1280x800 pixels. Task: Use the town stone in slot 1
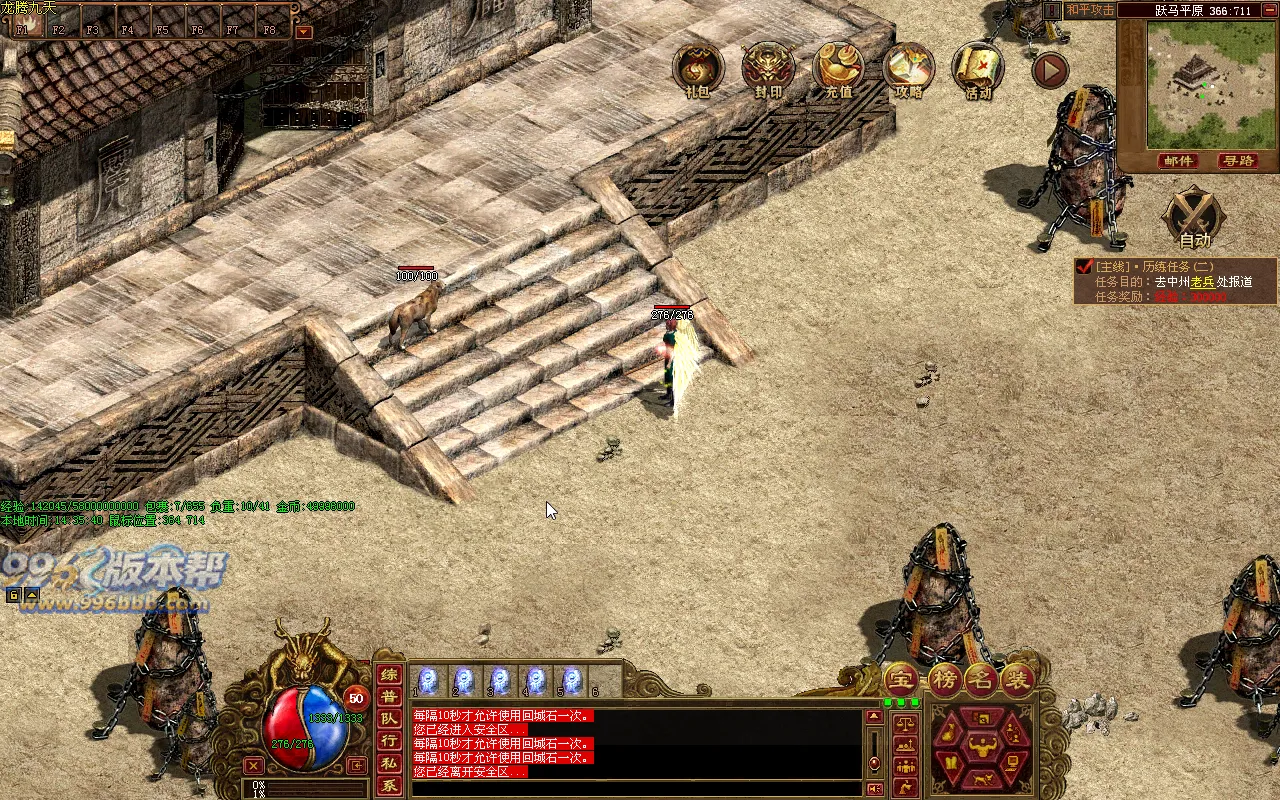click(427, 681)
